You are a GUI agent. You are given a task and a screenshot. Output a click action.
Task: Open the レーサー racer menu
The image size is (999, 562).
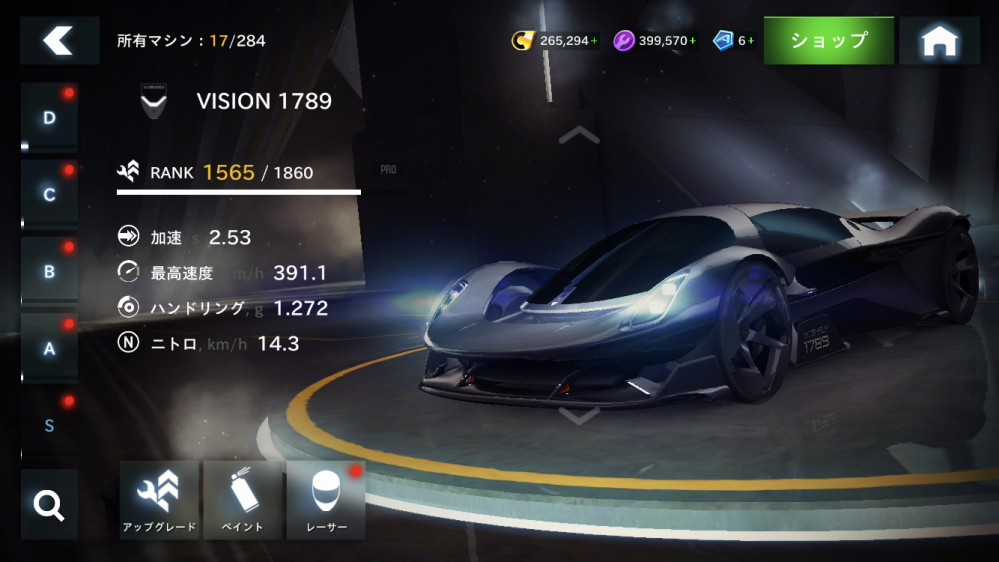325,500
